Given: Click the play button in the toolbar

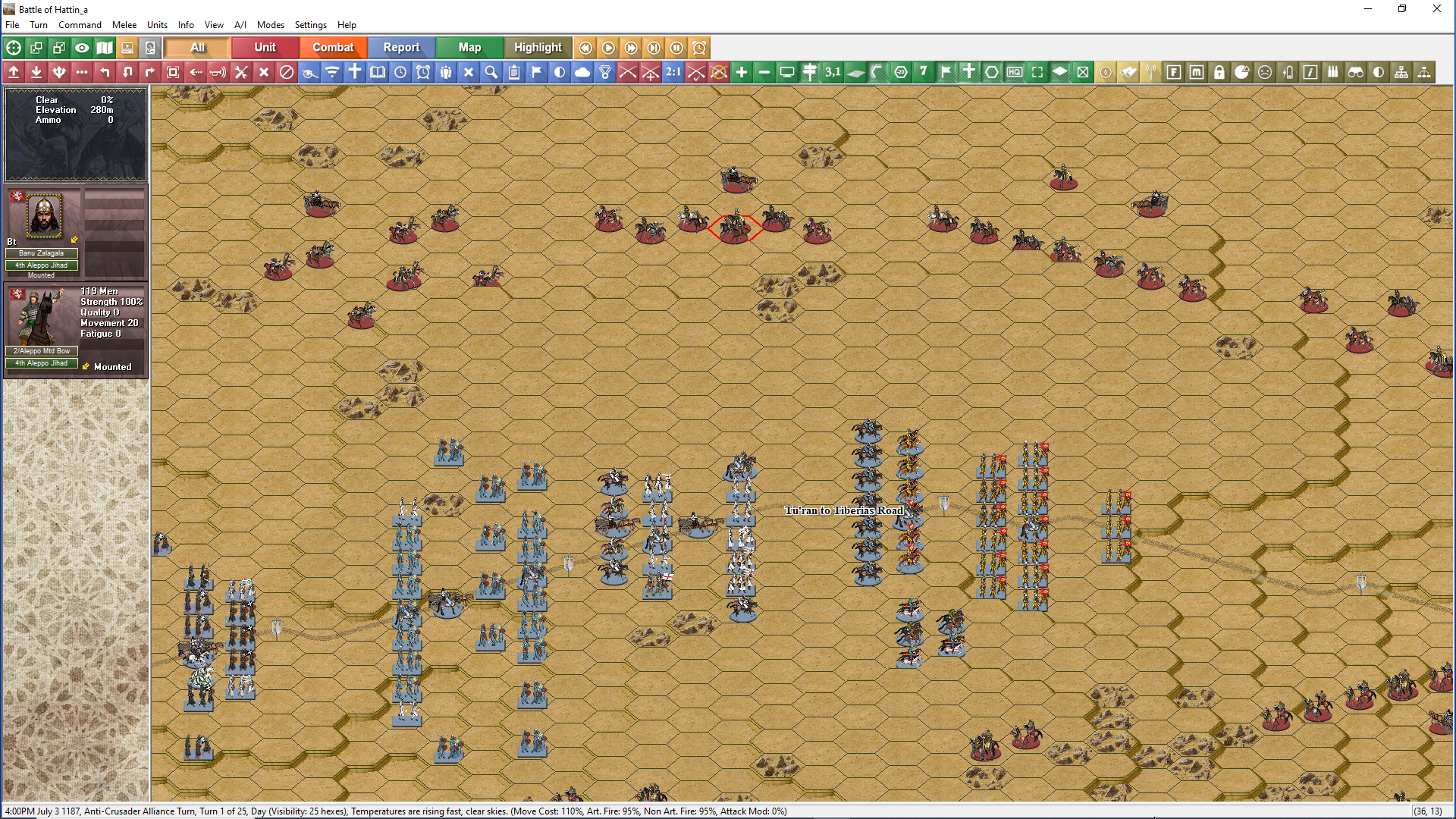Looking at the screenshot, I should pyautogui.click(x=608, y=48).
